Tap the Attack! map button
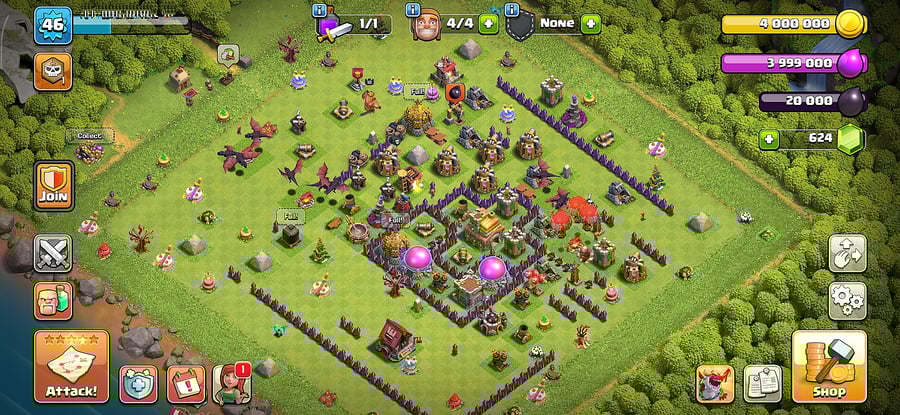900x415 pixels. pyautogui.click(x=71, y=366)
